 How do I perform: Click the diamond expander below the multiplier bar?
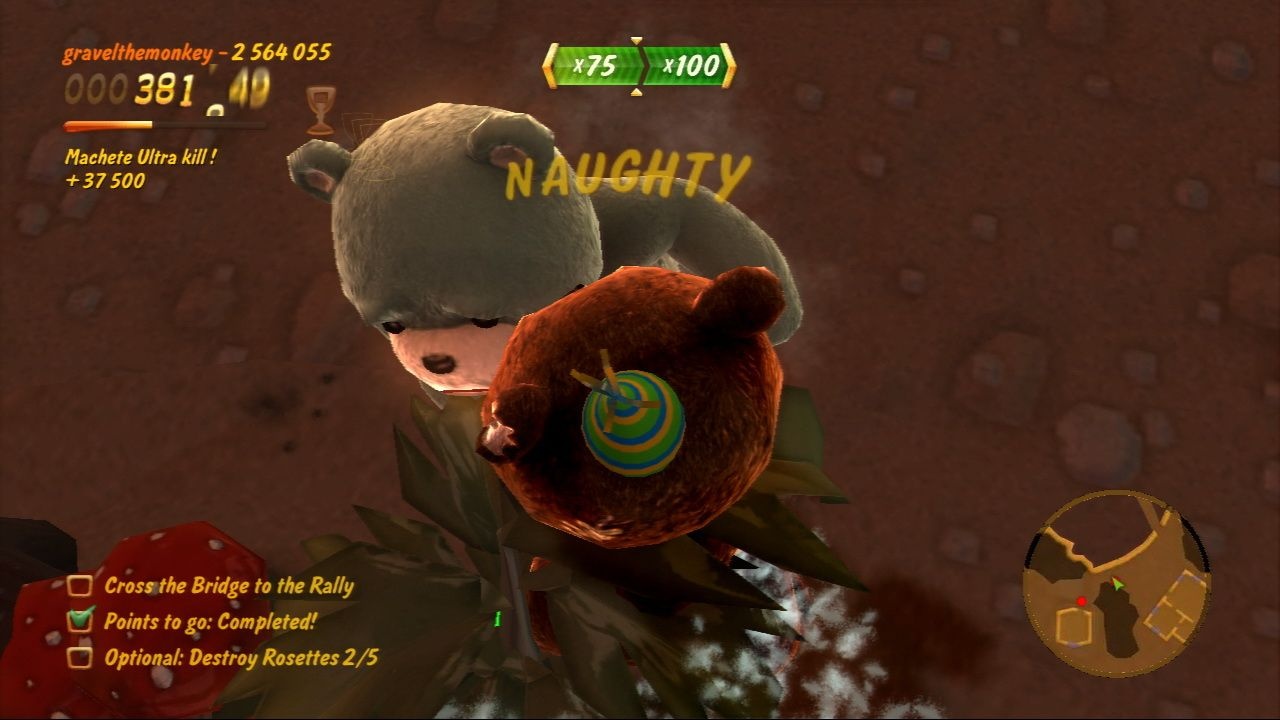pos(637,92)
